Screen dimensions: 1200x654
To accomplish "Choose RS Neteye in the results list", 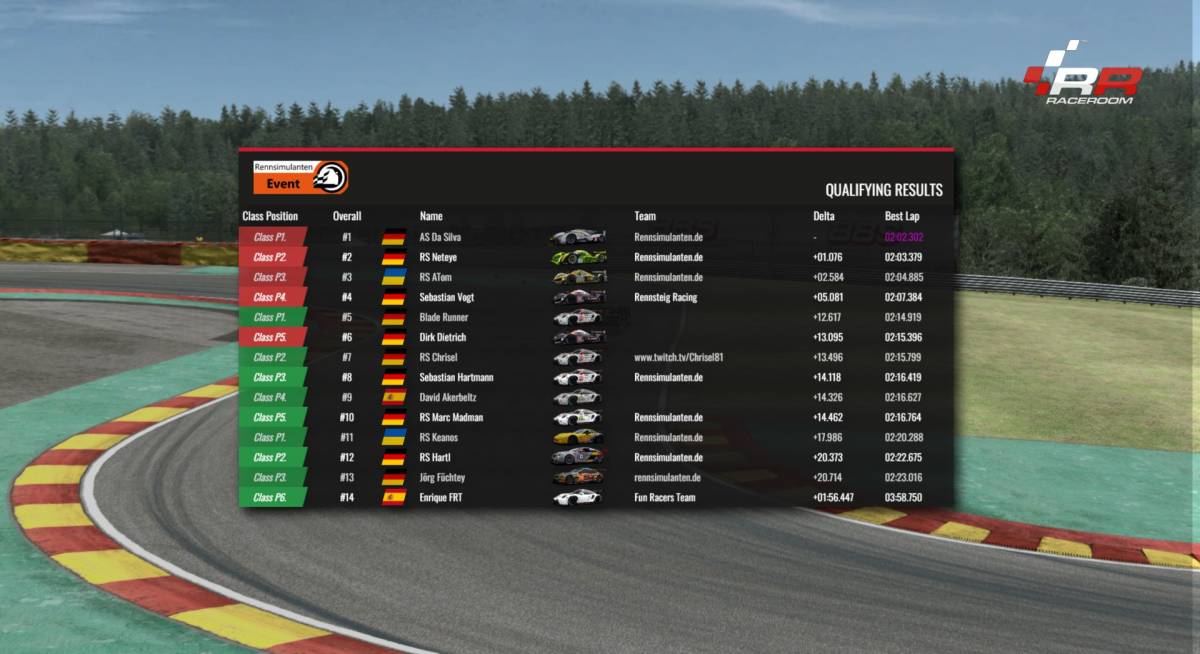I will click(439, 257).
